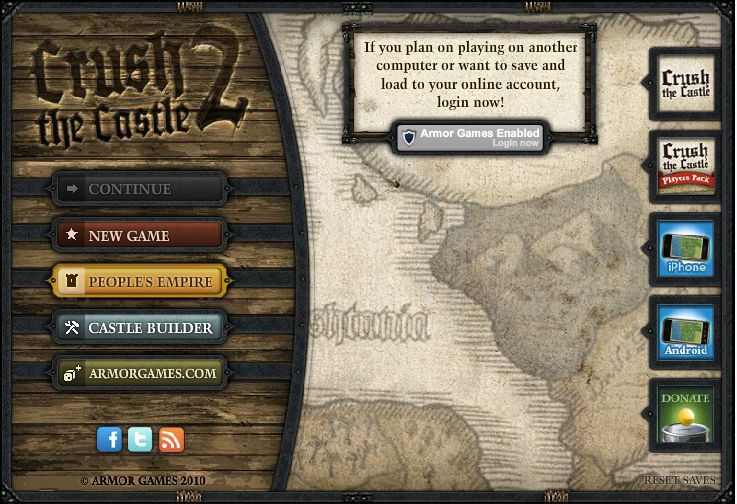
Task: Open People's Empire mode
Action: pos(139,282)
